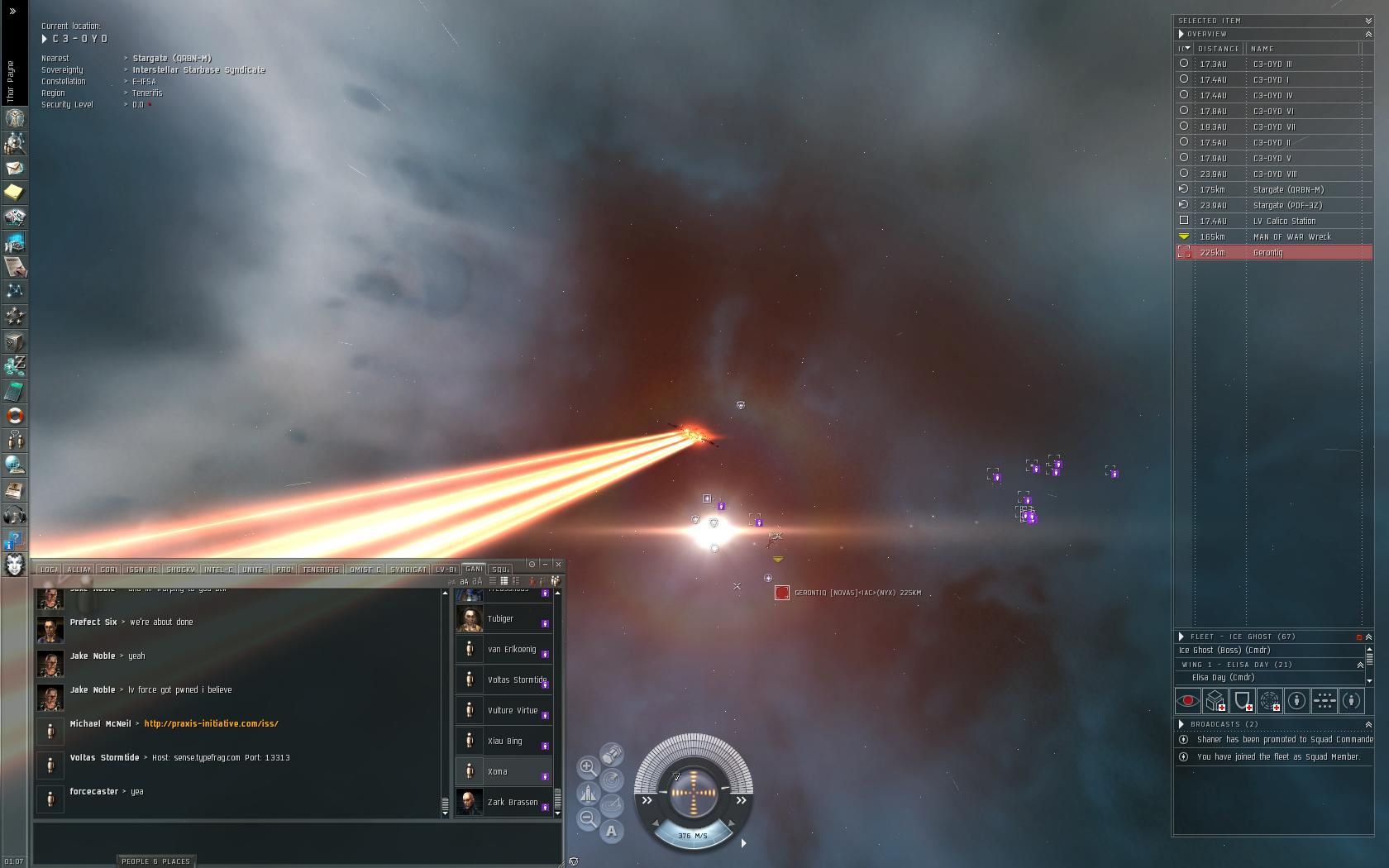Select LV Calico Station overview row
Screen dimensions: 1389x868
point(1273,221)
